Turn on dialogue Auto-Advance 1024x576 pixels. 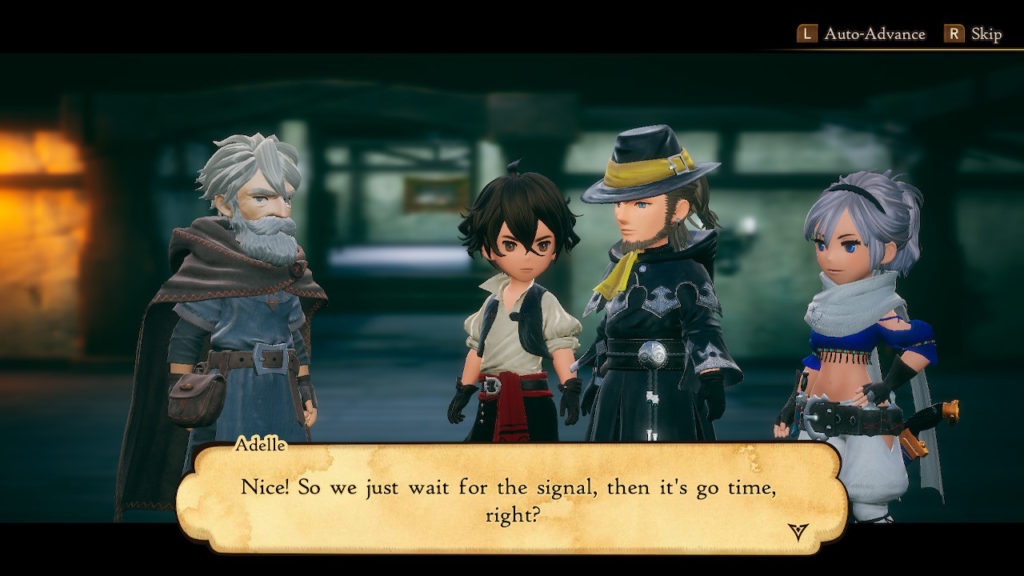pos(862,34)
